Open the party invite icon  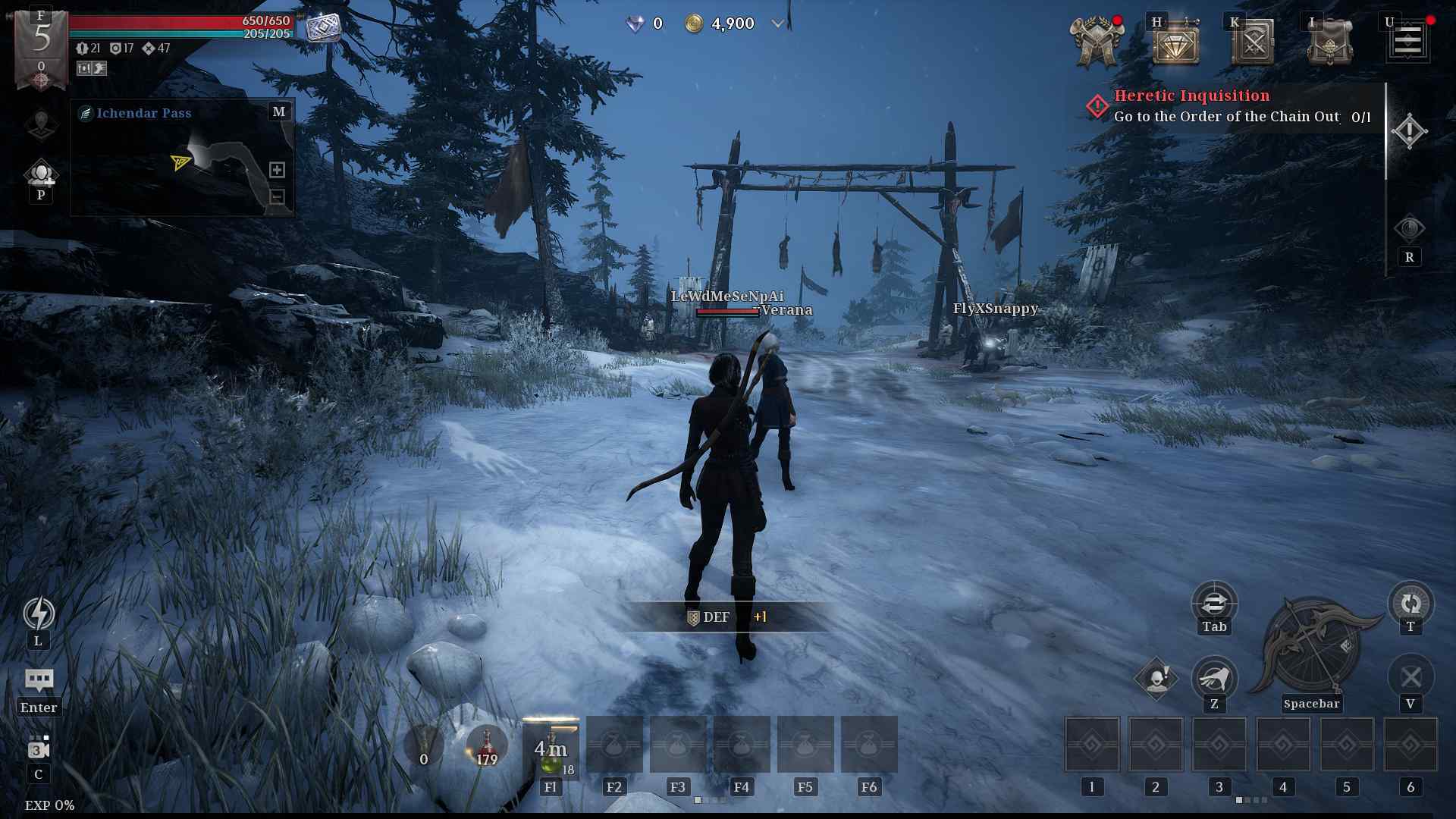pyautogui.click(x=41, y=174)
